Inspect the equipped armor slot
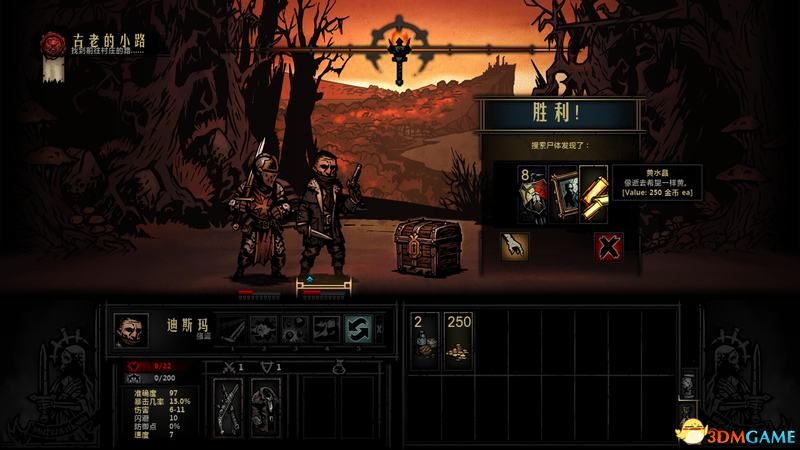800x450 pixels. pyautogui.click(x=264, y=399)
